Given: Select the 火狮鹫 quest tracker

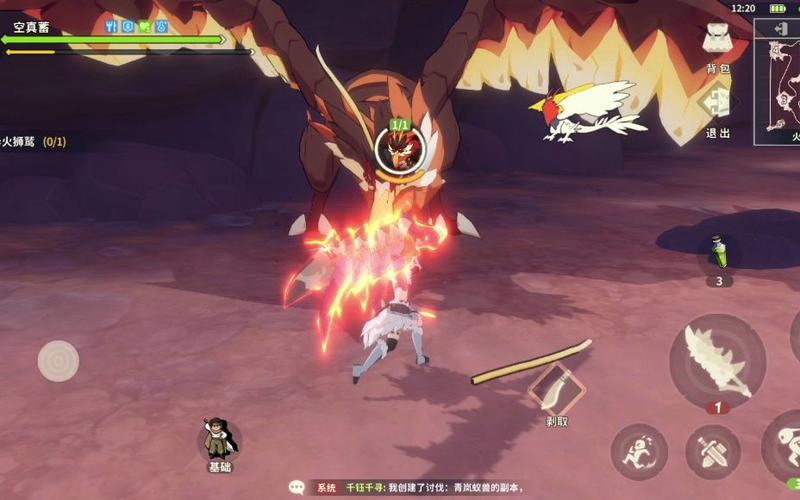Looking at the screenshot, I should 35,141.
